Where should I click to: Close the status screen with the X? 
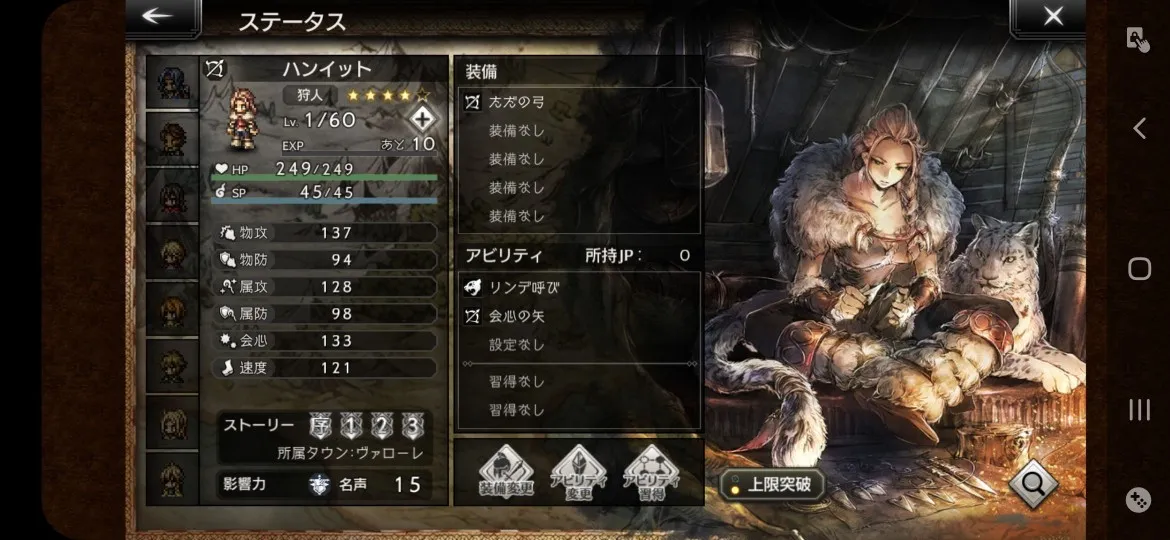1052,17
